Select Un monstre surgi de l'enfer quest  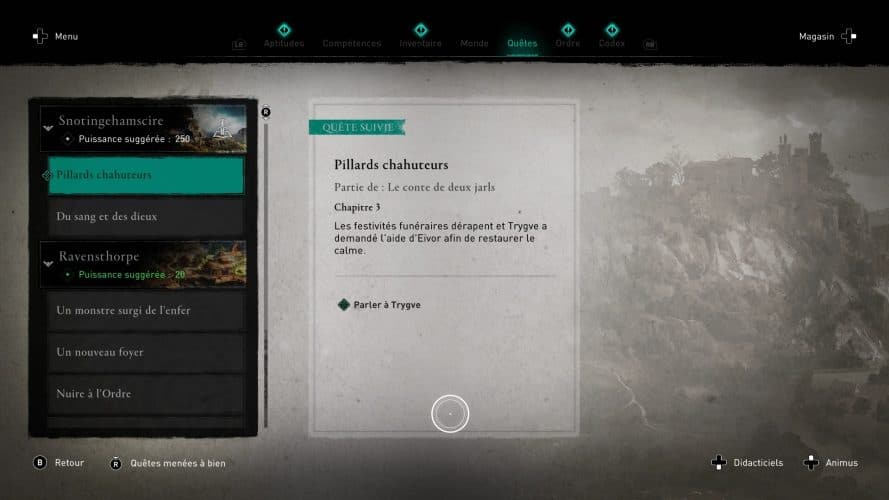pyautogui.click(x=145, y=310)
